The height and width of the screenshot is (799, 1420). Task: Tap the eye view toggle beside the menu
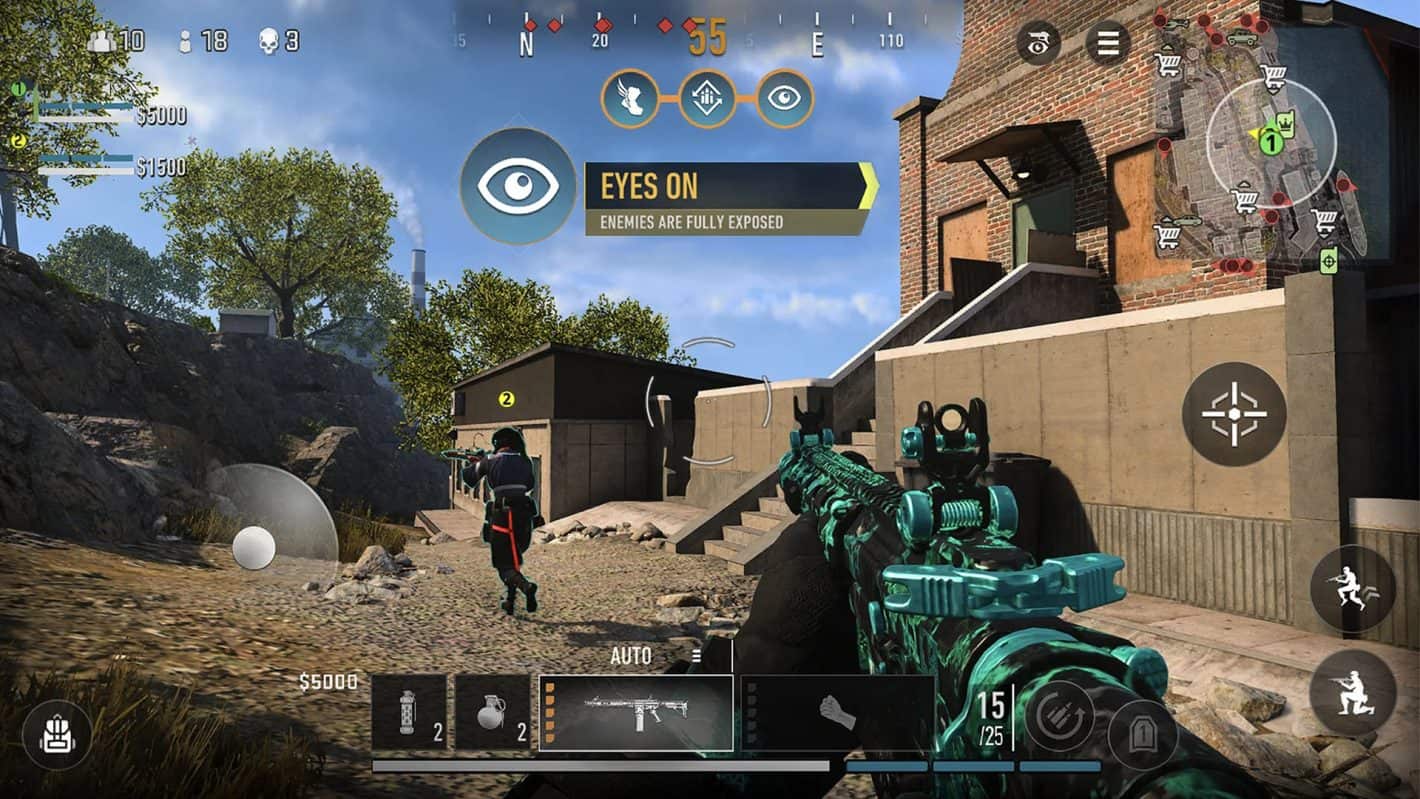coord(1040,43)
